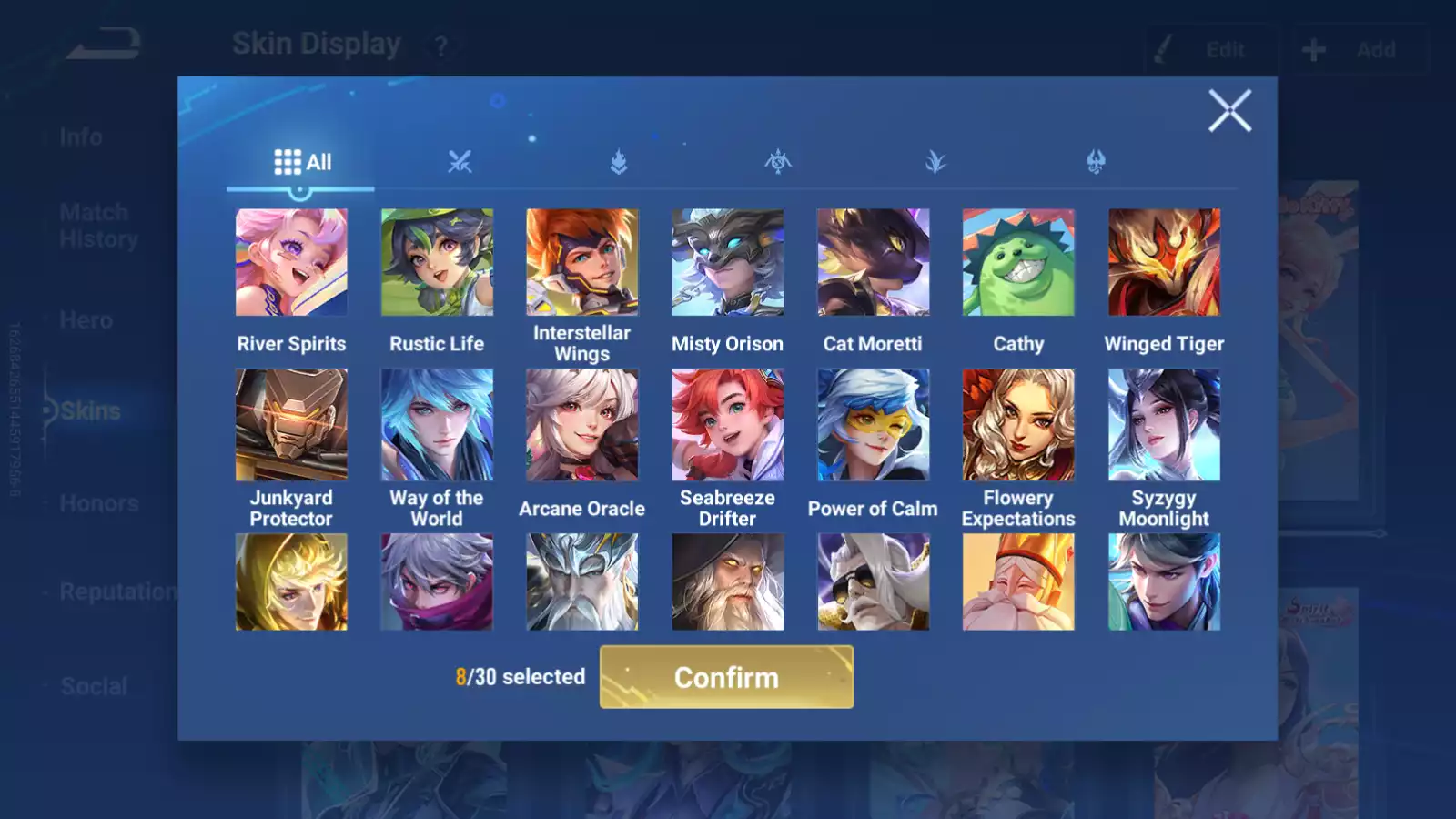
Task: Pick the Interstellar Wings skin
Action: (x=582, y=263)
